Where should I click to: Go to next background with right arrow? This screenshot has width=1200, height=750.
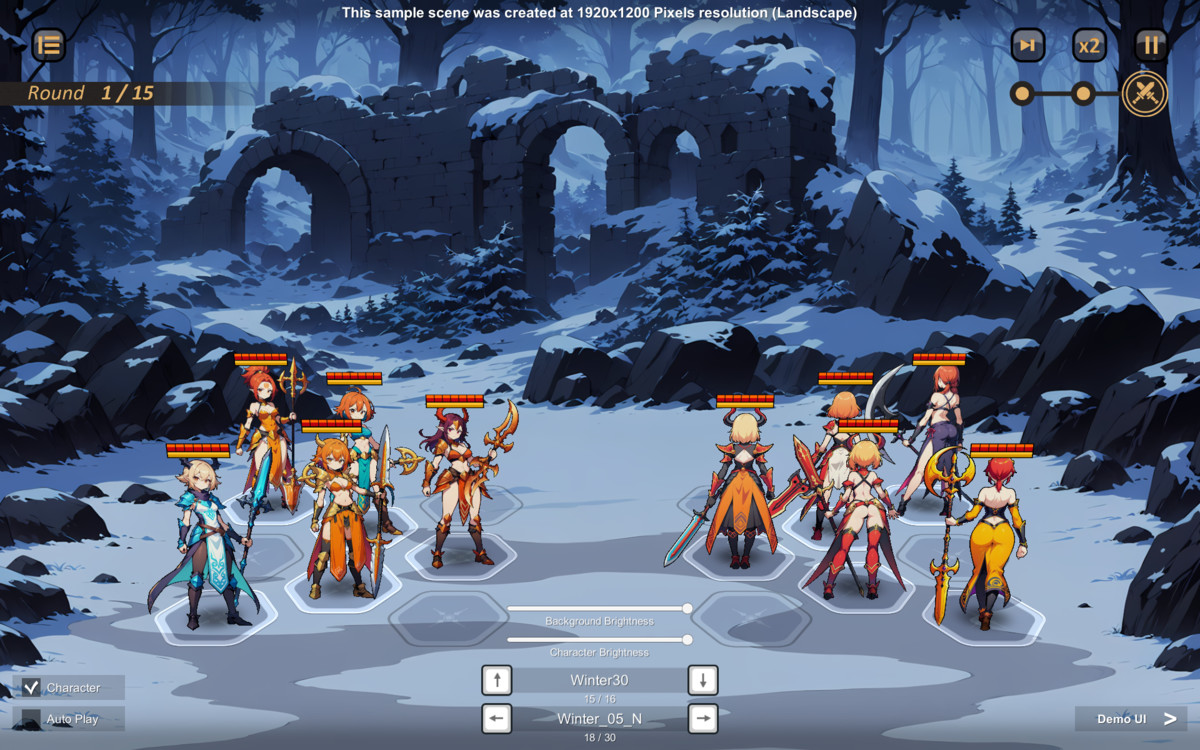point(703,718)
